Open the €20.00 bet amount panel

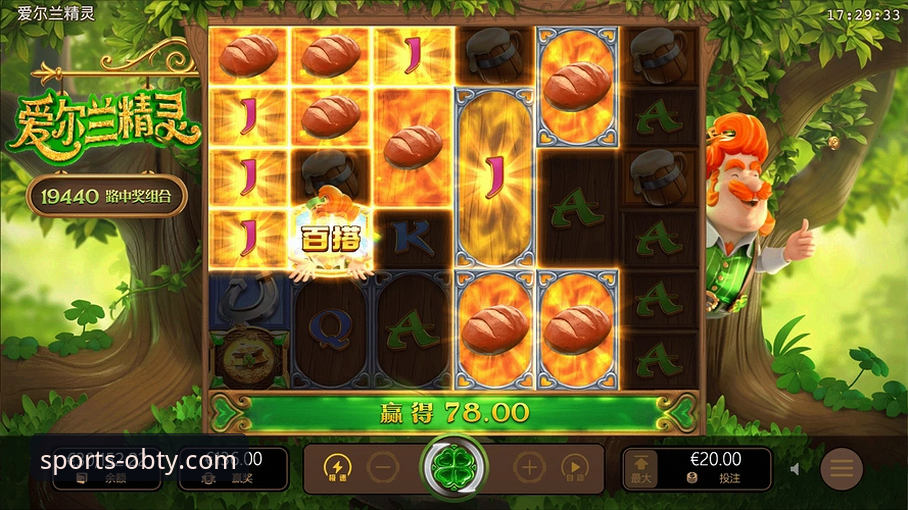point(715,467)
